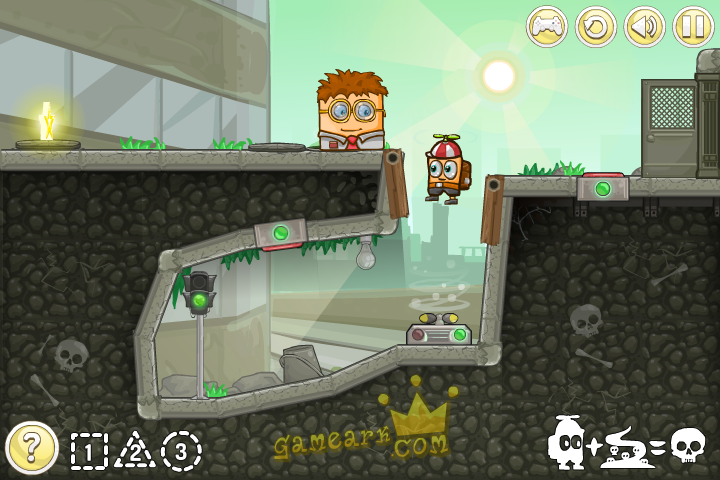The width and height of the screenshot is (720, 480).
Task: Pause the game
Action: (693, 26)
